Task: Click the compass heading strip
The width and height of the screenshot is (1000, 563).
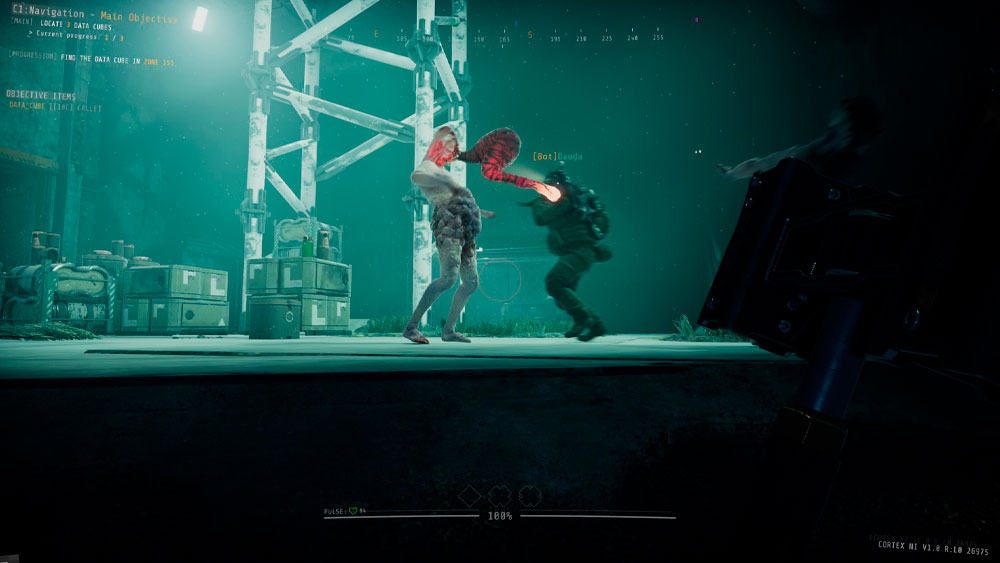Action: (500, 37)
